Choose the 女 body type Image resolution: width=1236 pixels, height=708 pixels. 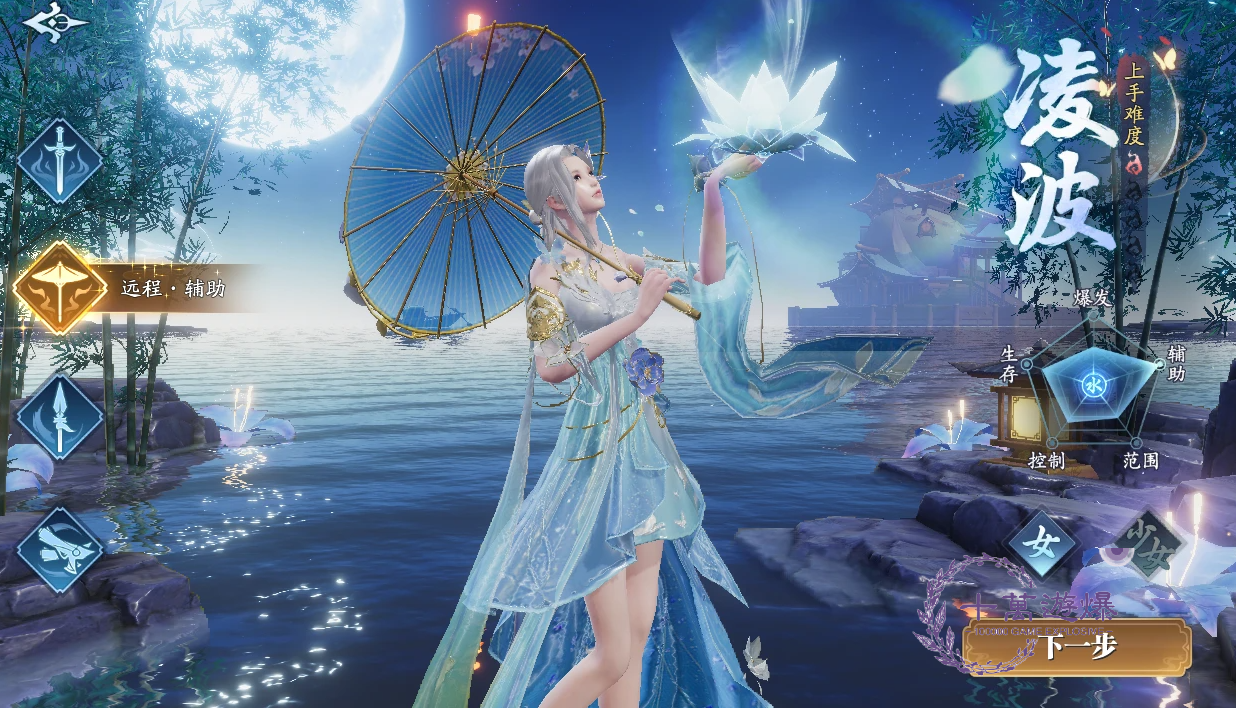pyautogui.click(x=1042, y=546)
